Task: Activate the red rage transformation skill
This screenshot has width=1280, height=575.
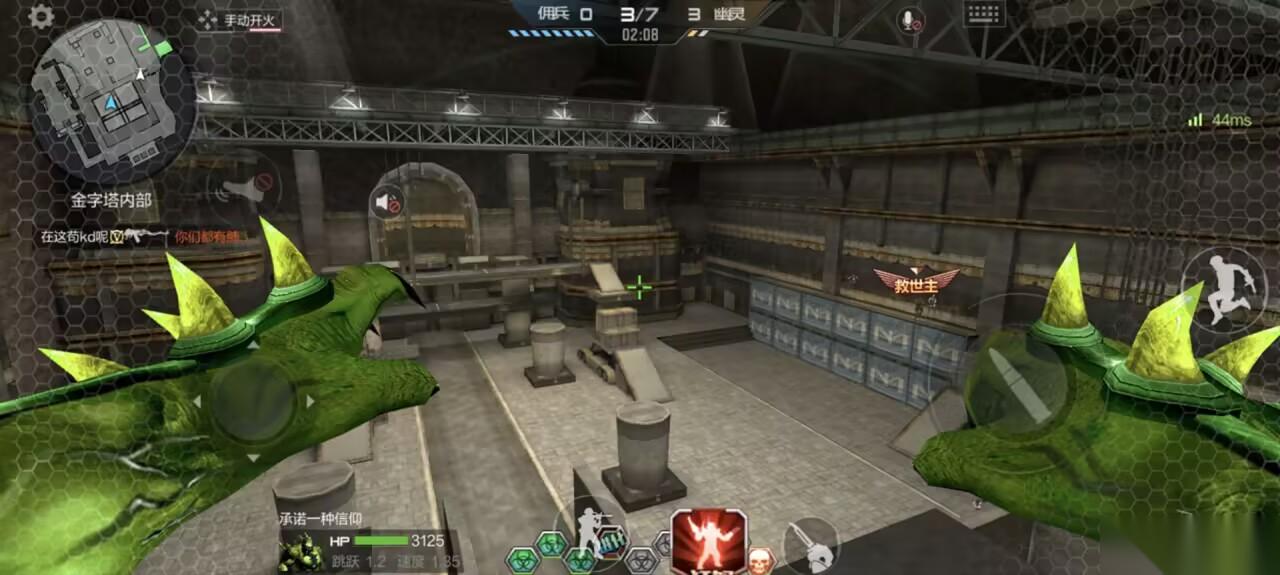Action: 709,542
